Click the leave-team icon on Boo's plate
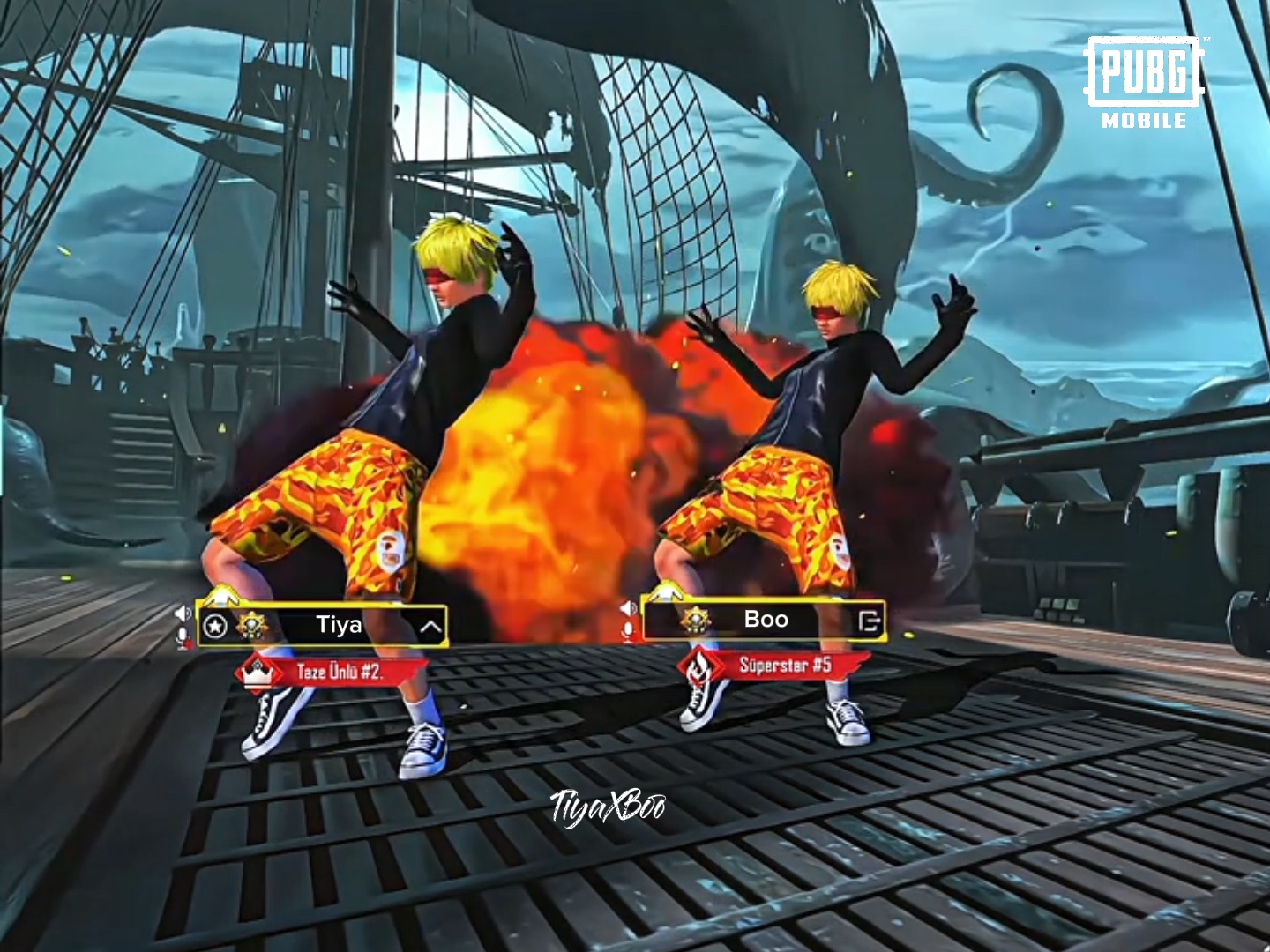 [869, 621]
